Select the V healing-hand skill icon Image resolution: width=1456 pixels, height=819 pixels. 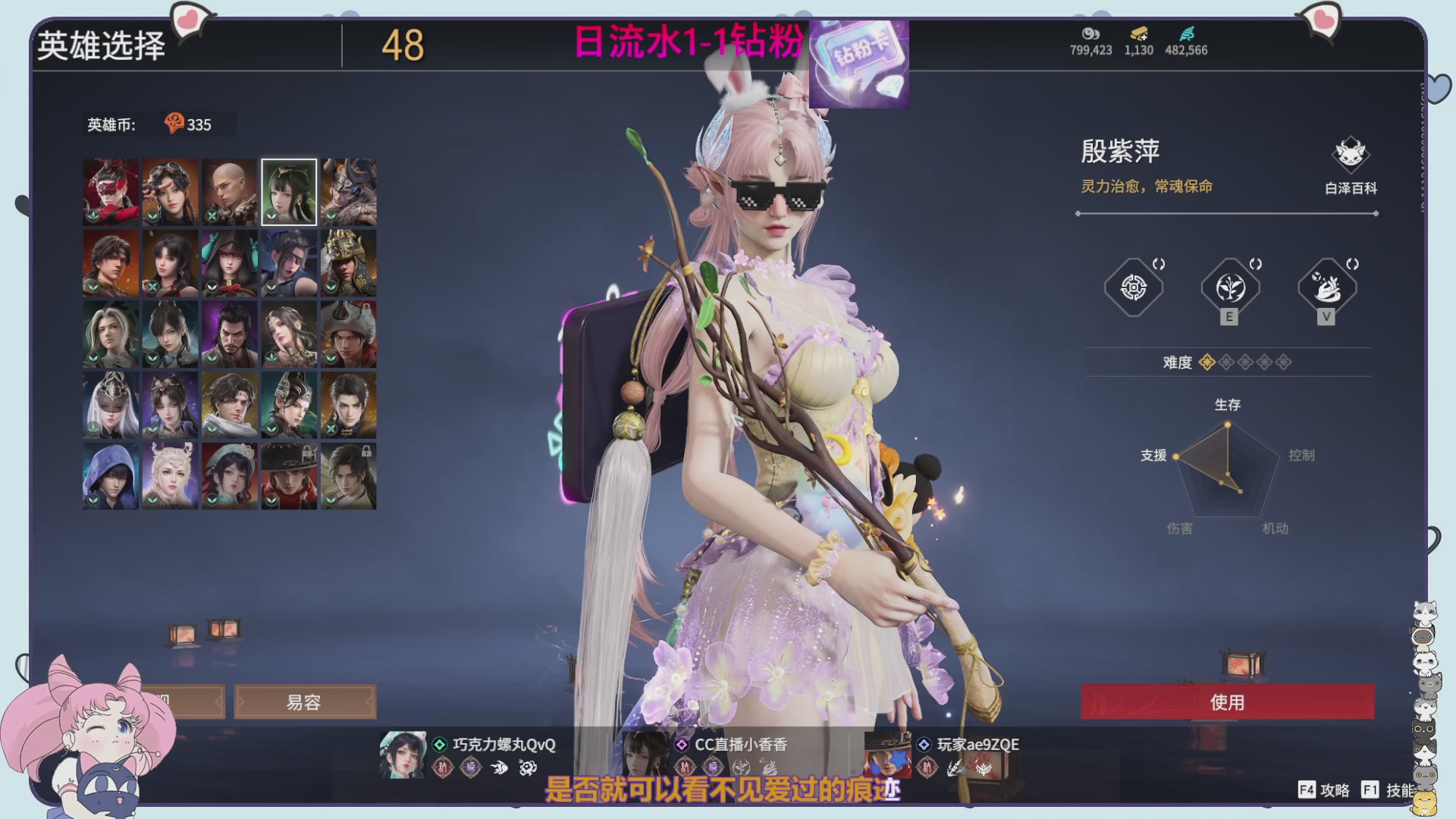pyautogui.click(x=1329, y=289)
